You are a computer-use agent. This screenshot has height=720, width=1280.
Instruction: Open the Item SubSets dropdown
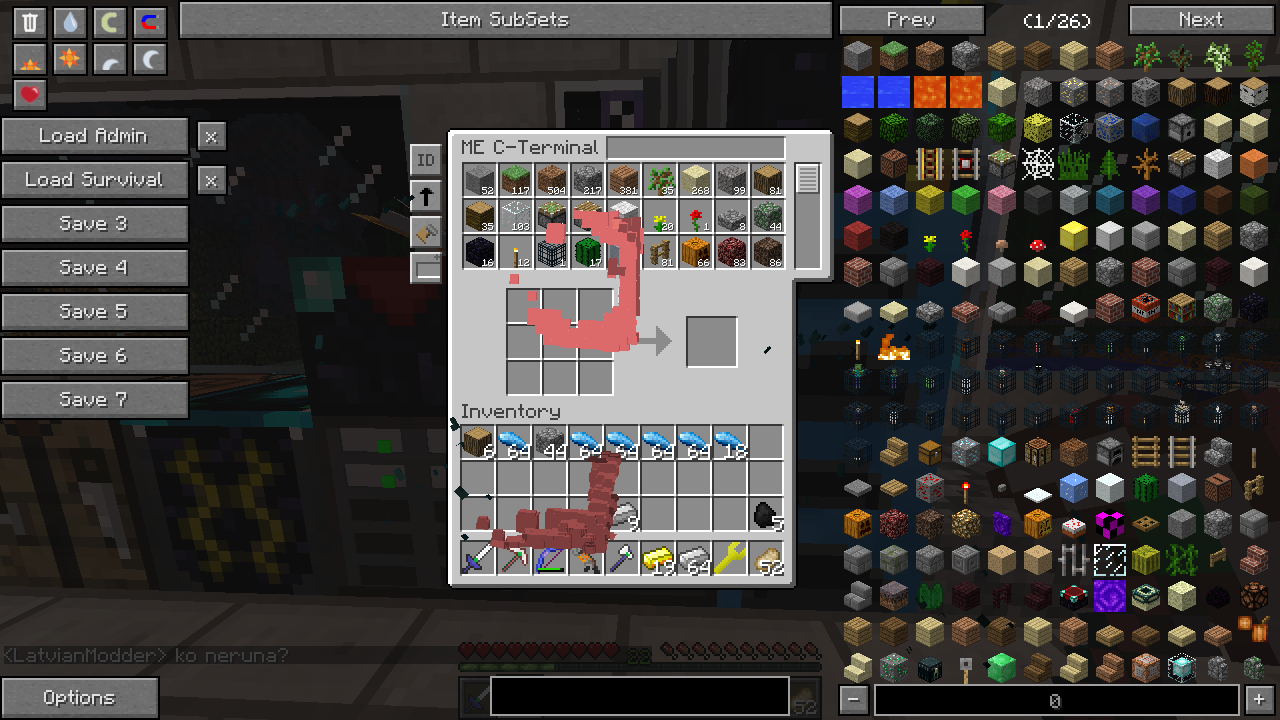coord(505,20)
